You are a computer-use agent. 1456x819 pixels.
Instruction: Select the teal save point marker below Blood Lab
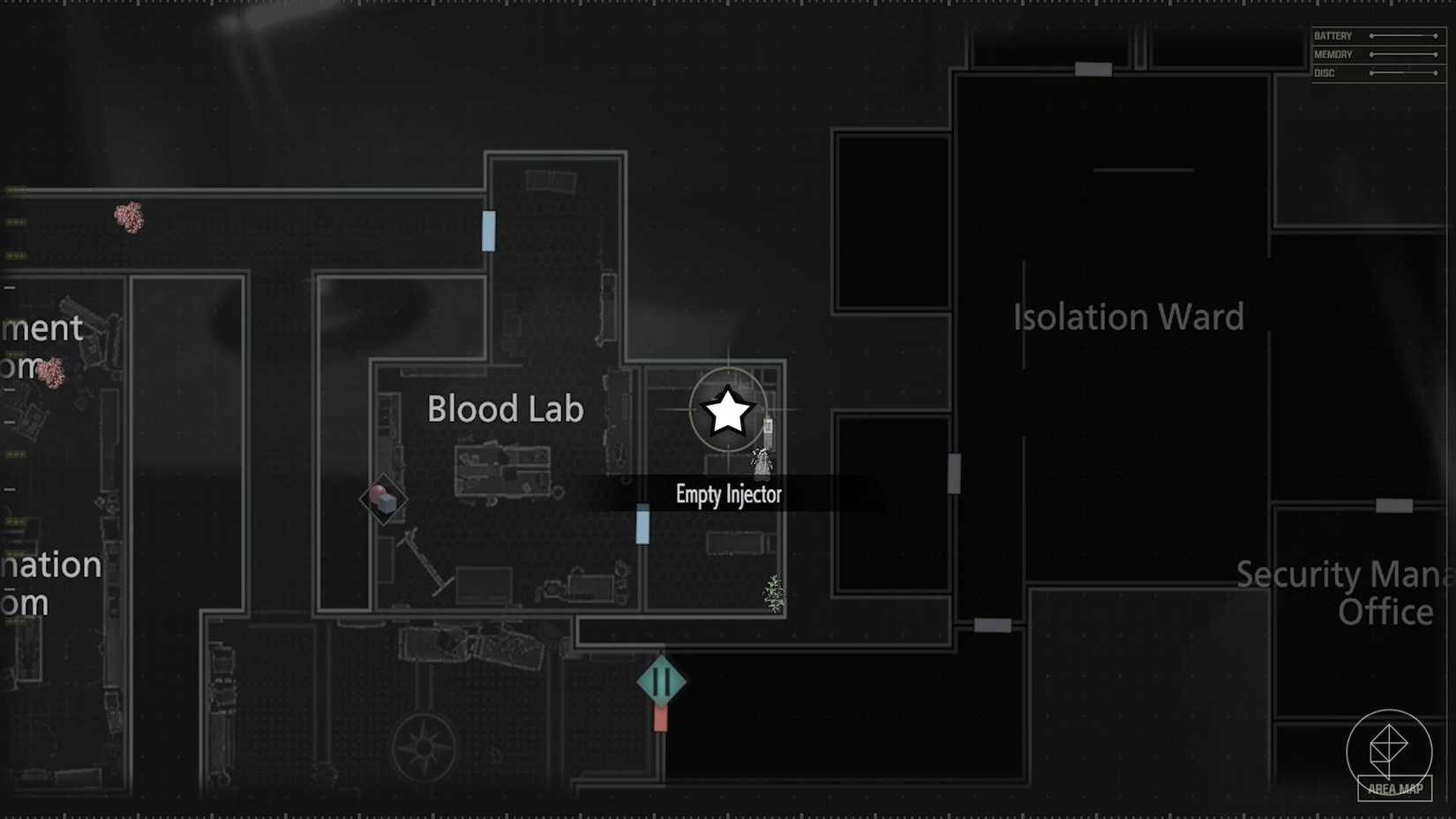pyautogui.click(x=660, y=680)
